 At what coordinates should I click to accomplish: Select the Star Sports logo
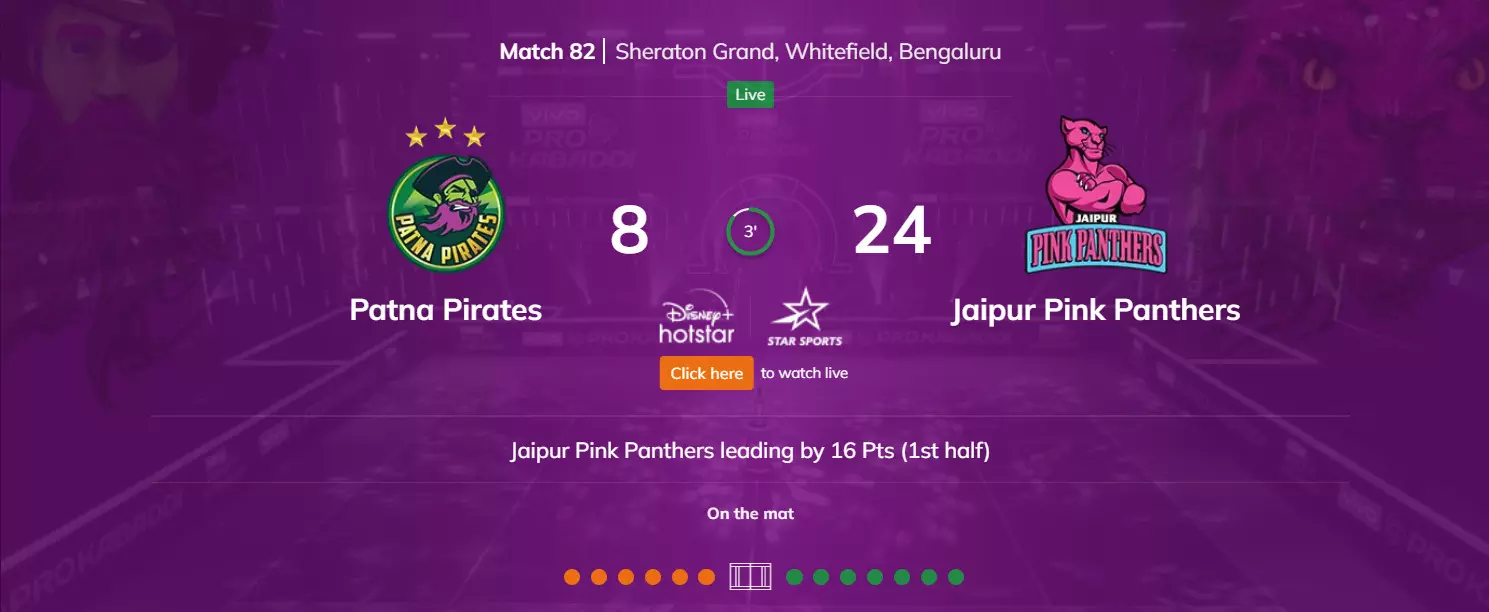point(804,318)
